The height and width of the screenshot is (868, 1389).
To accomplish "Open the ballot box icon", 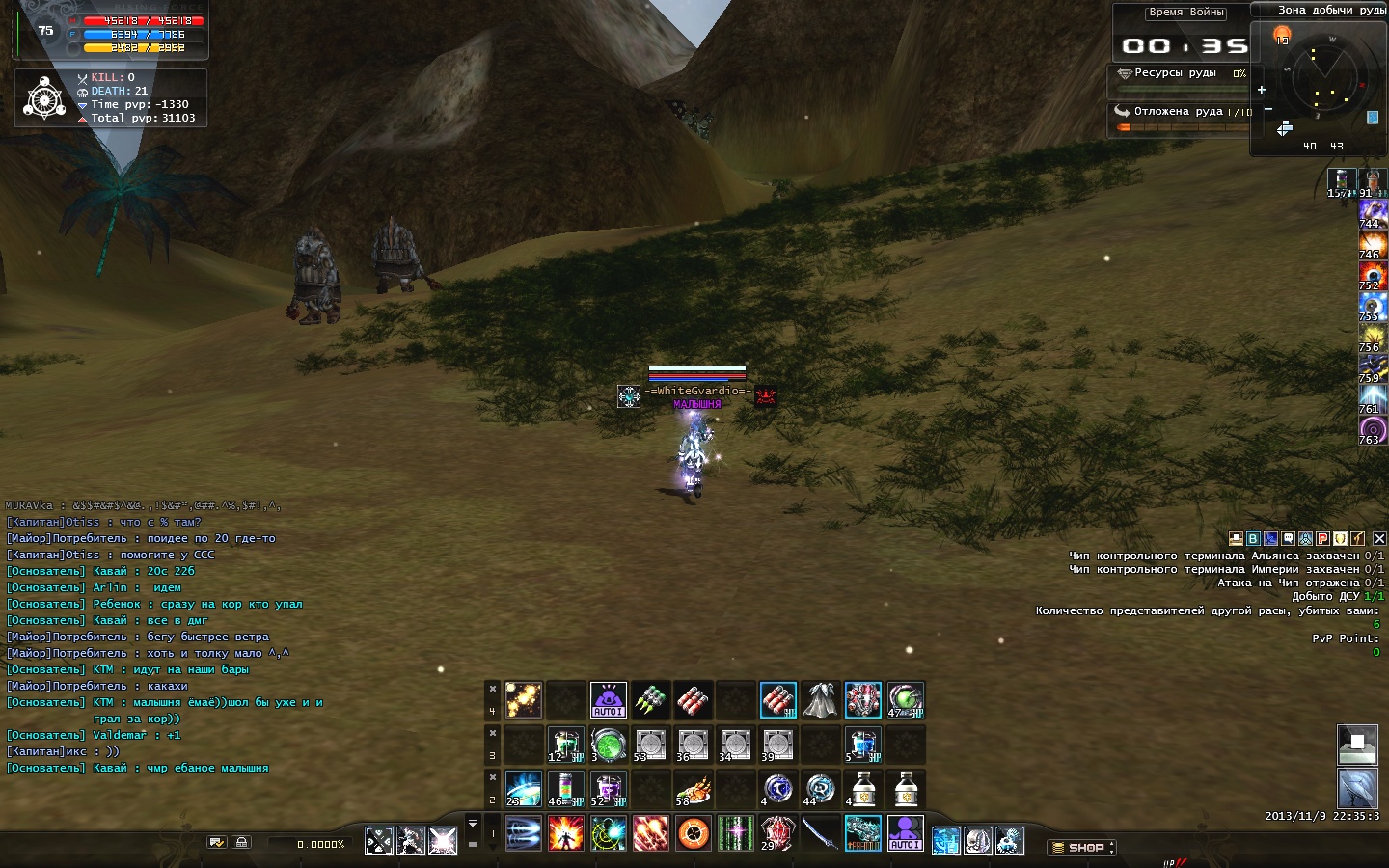I will 1357,745.
